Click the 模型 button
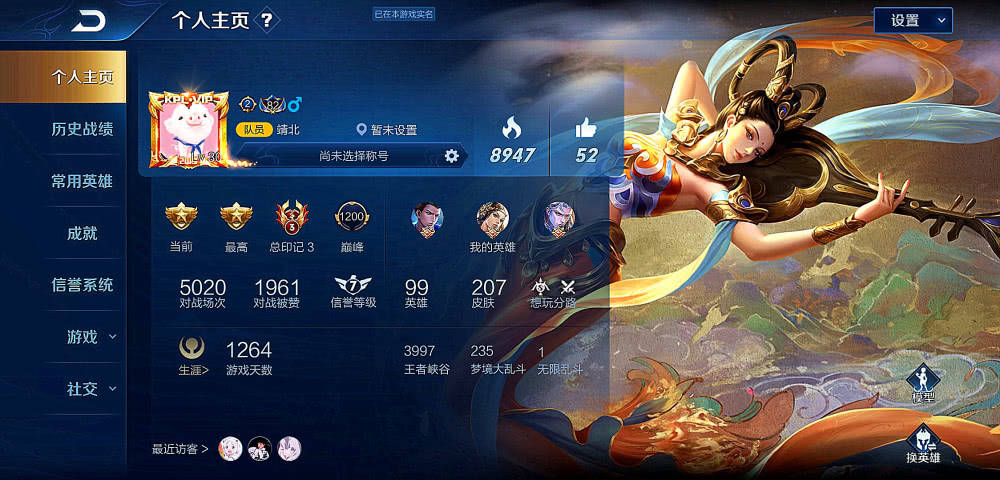Viewport: 1000px width, 480px height. tap(922, 385)
